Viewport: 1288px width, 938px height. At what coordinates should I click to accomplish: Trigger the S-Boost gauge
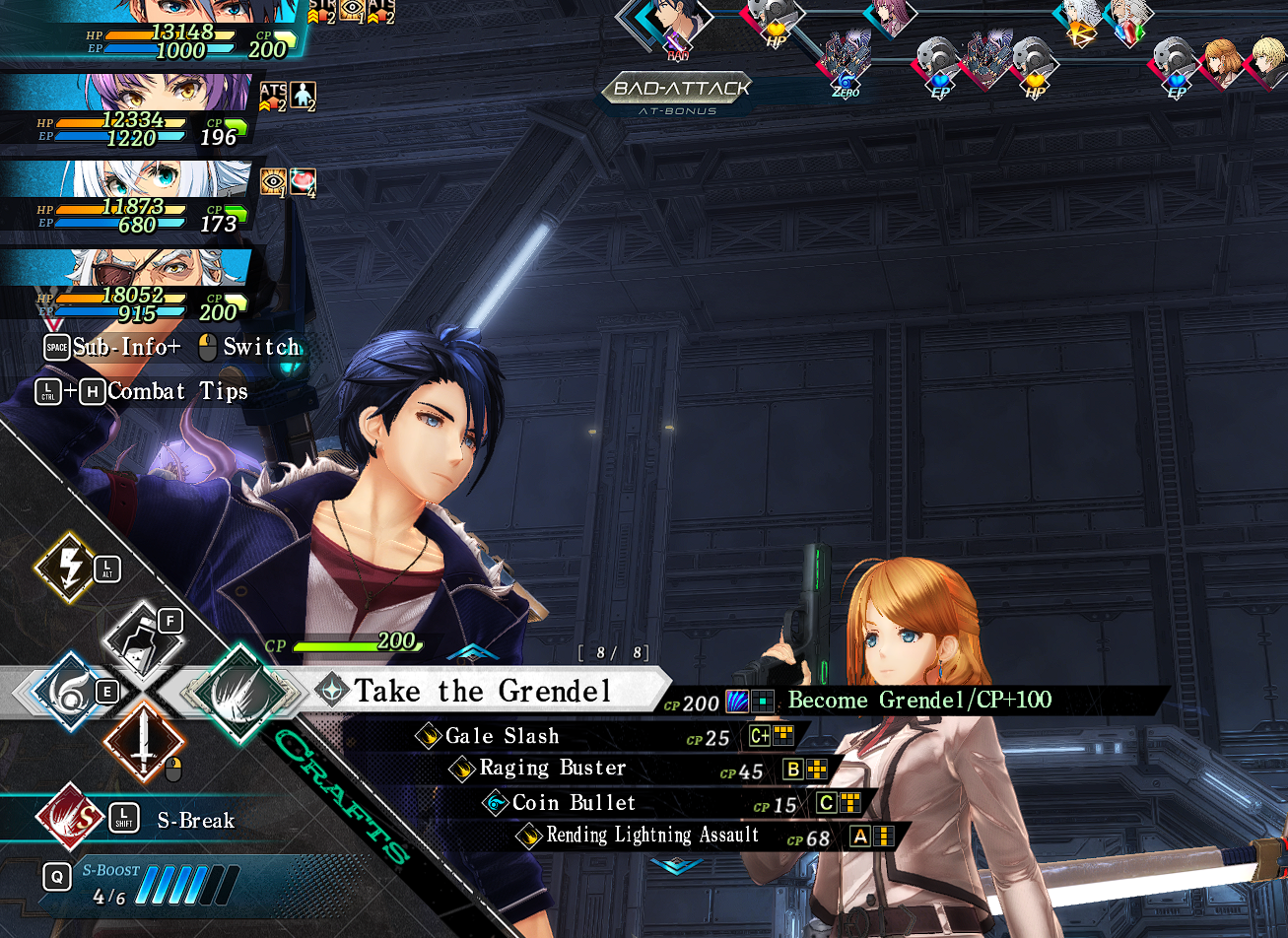[185, 884]
